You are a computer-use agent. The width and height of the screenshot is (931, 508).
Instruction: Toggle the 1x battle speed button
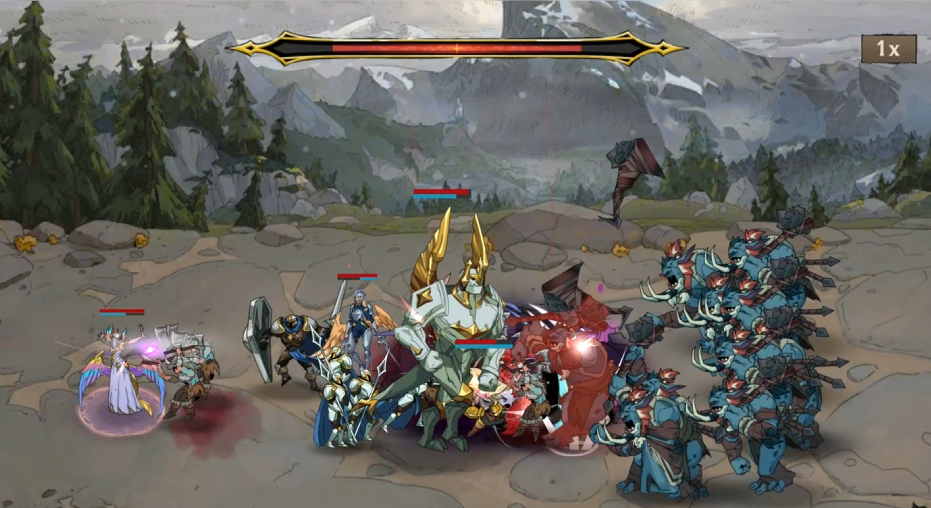(888, 49)
